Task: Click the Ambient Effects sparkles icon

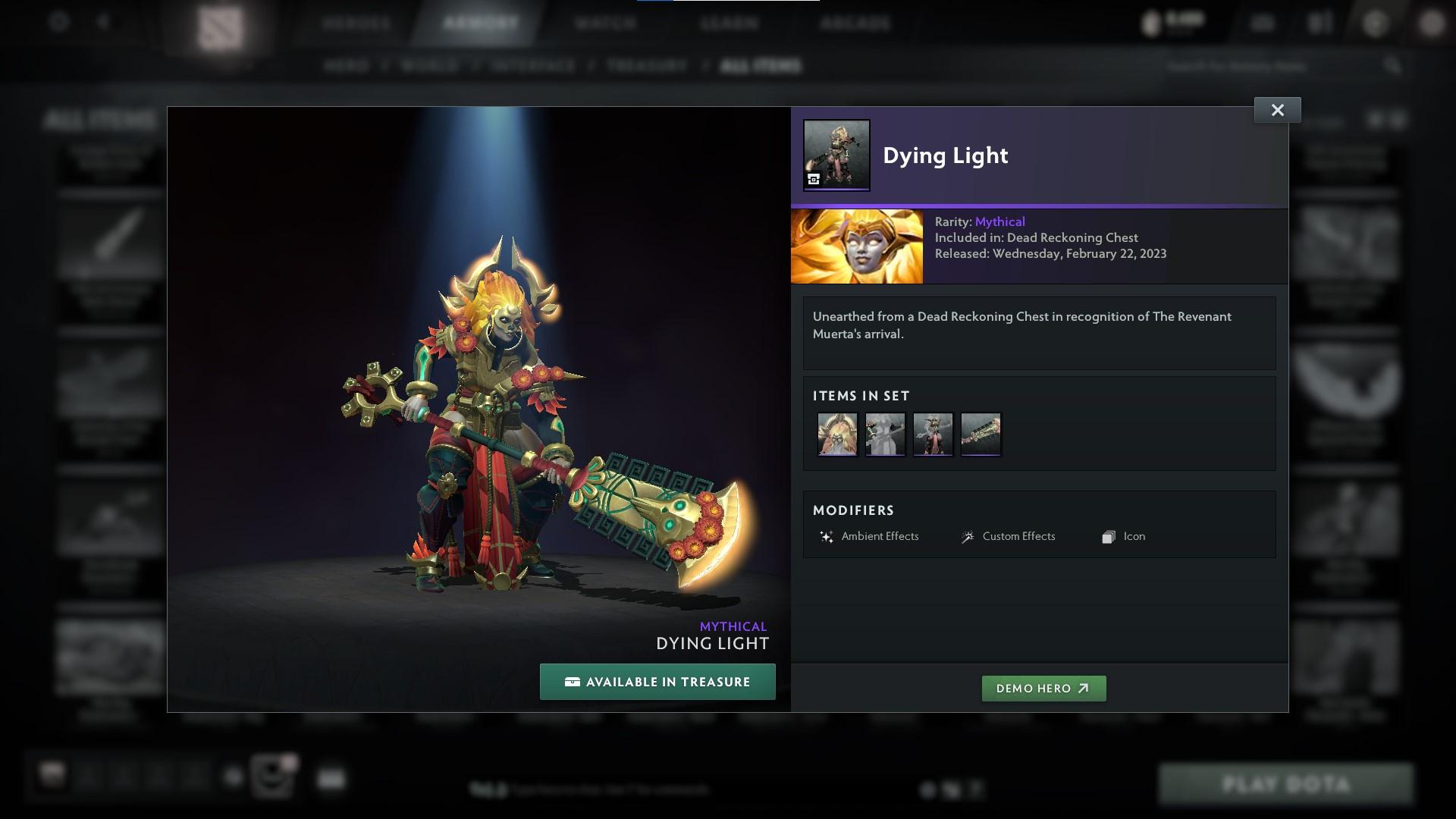Action: [x=827, y=536]
